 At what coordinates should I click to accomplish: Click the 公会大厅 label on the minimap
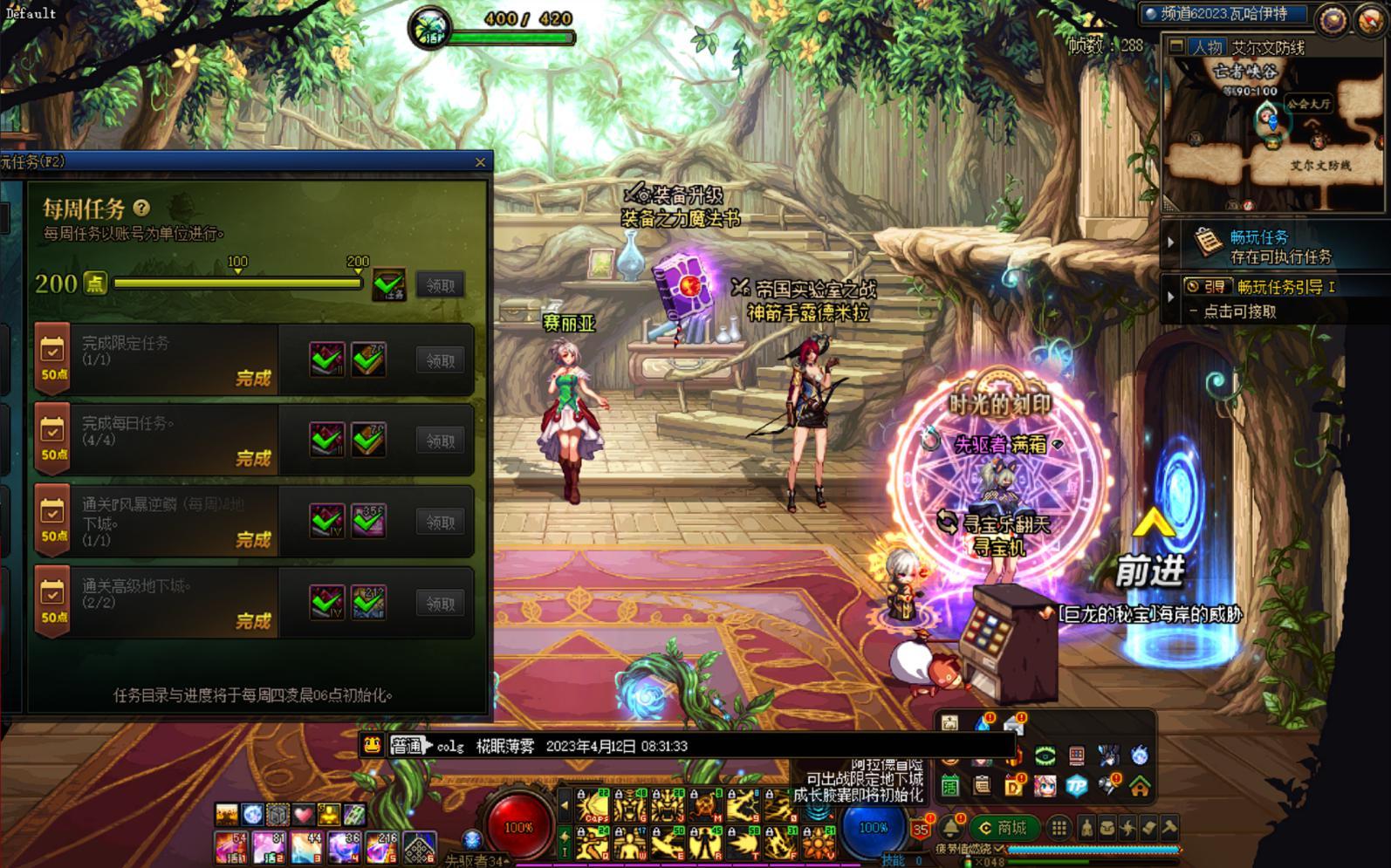[1309, 103]
